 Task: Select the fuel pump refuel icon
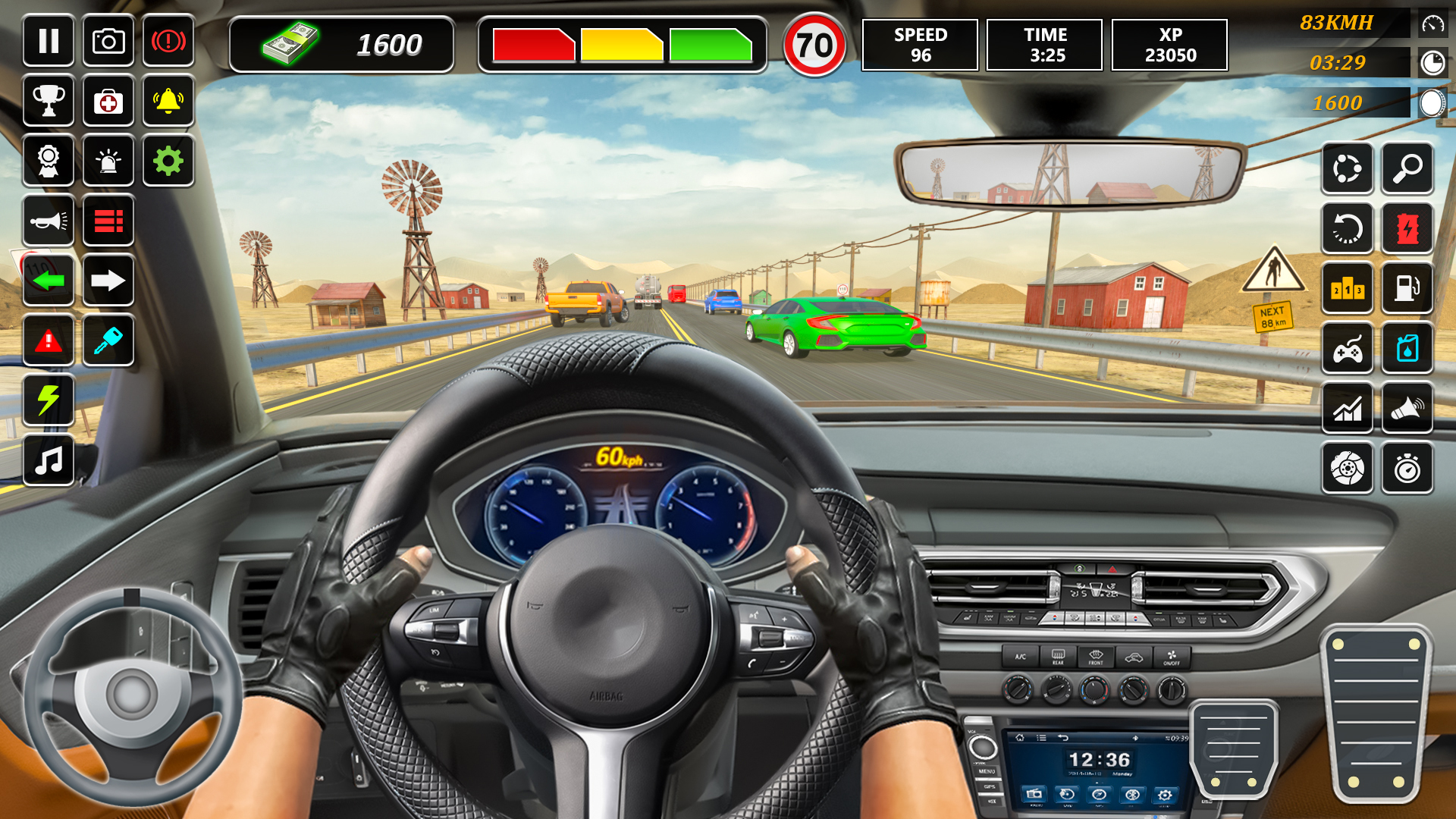[x=1409, y=289]
